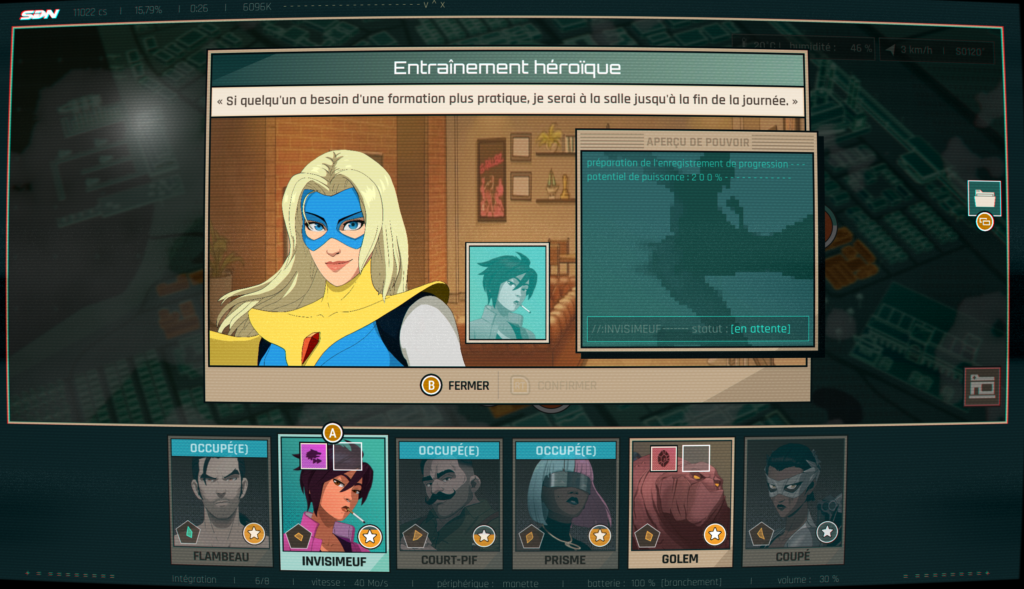
Task: Click Golem's red power badge
Action: [x=665, y=459]
